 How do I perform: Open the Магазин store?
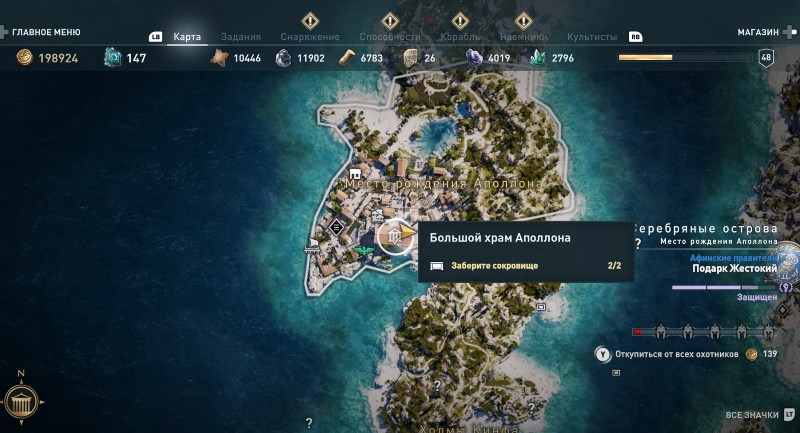point(758,33)
